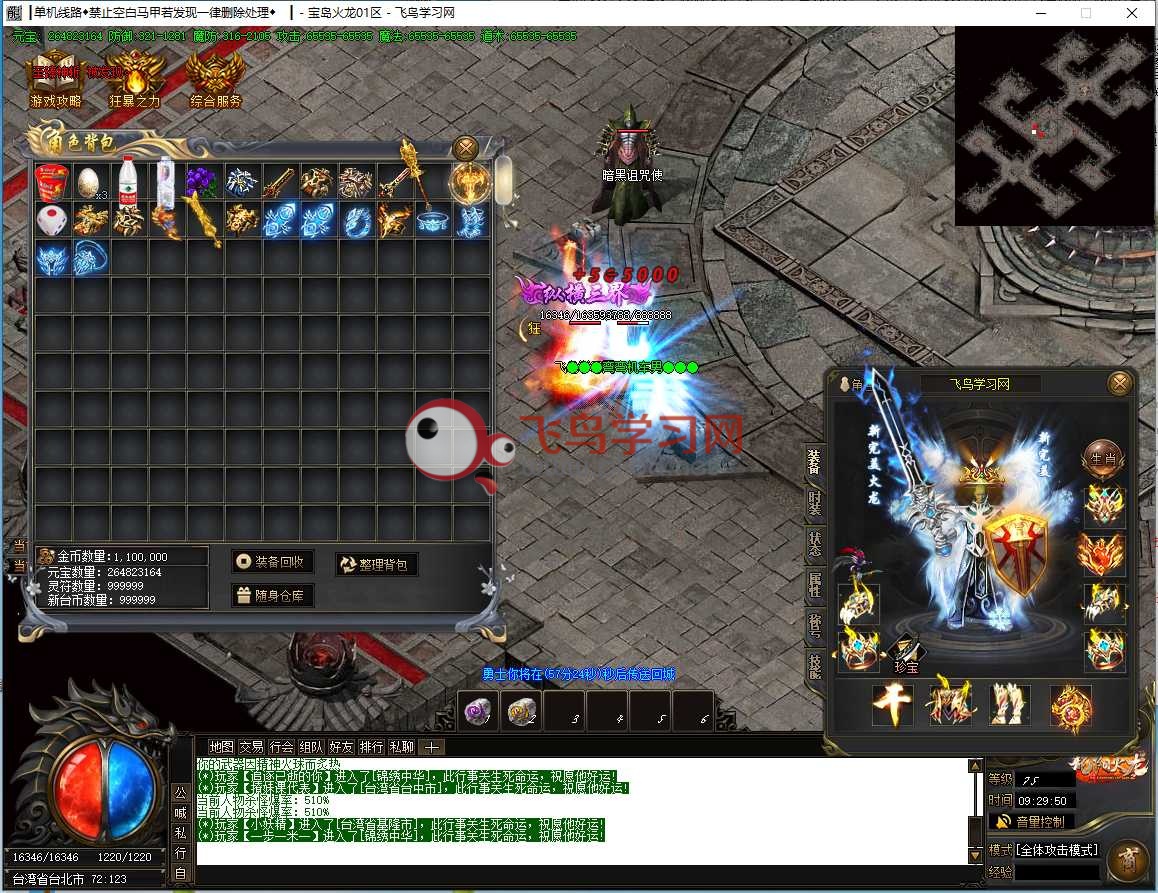Switch to the 属性 attributes tab
The image size is (1158, 893).
point(815,586)
